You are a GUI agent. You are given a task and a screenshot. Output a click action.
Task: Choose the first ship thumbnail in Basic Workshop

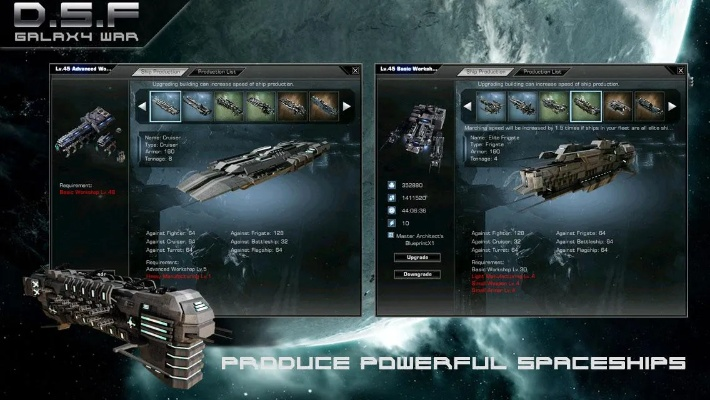click(489, 105)
